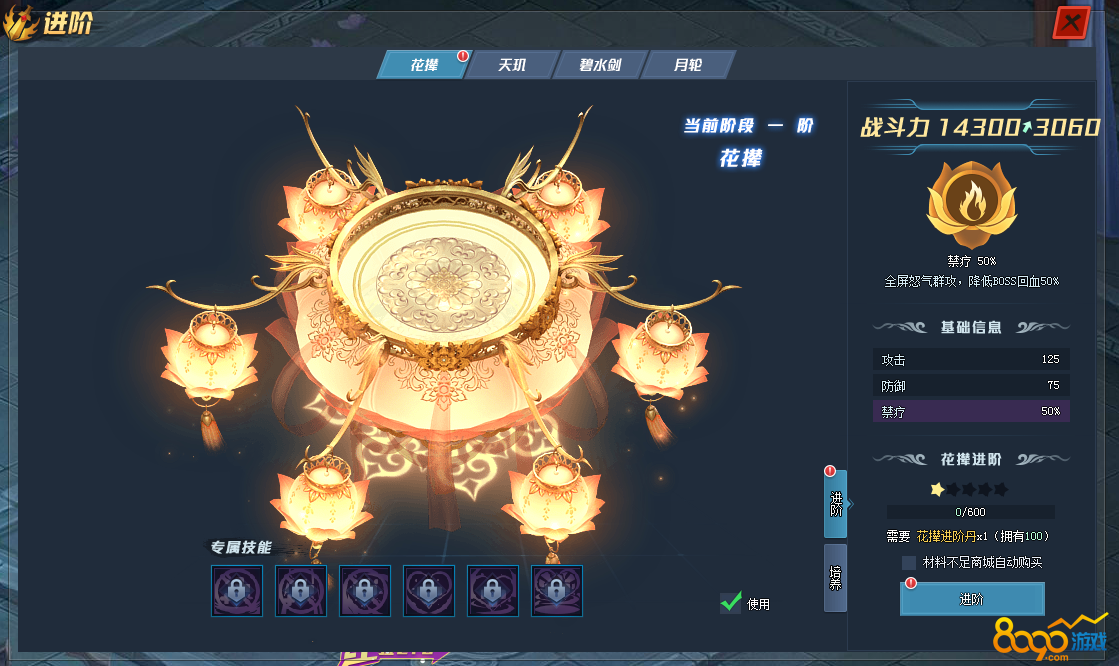Toggle the 材料不足商城自动购买 checkbox
This screenshot has height=666, width=1119.
coord(909,563)
